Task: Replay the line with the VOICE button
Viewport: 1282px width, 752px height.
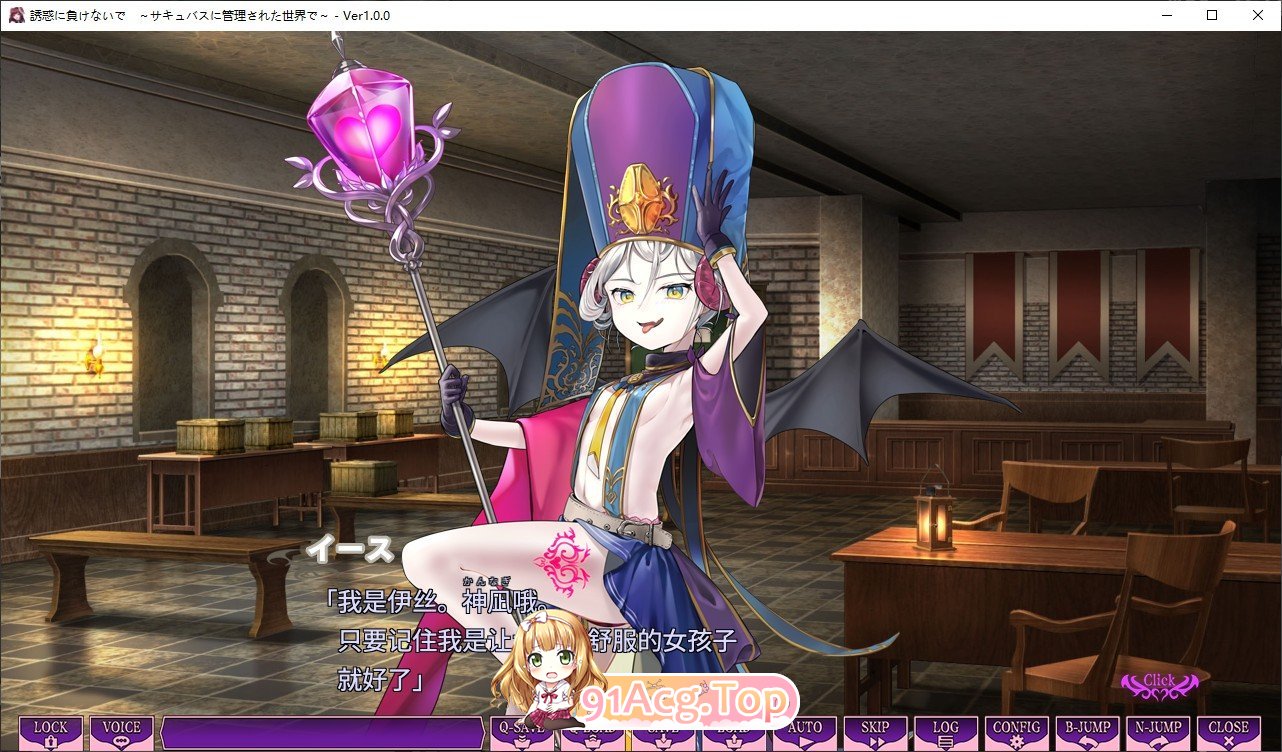Action: (122, 733)
